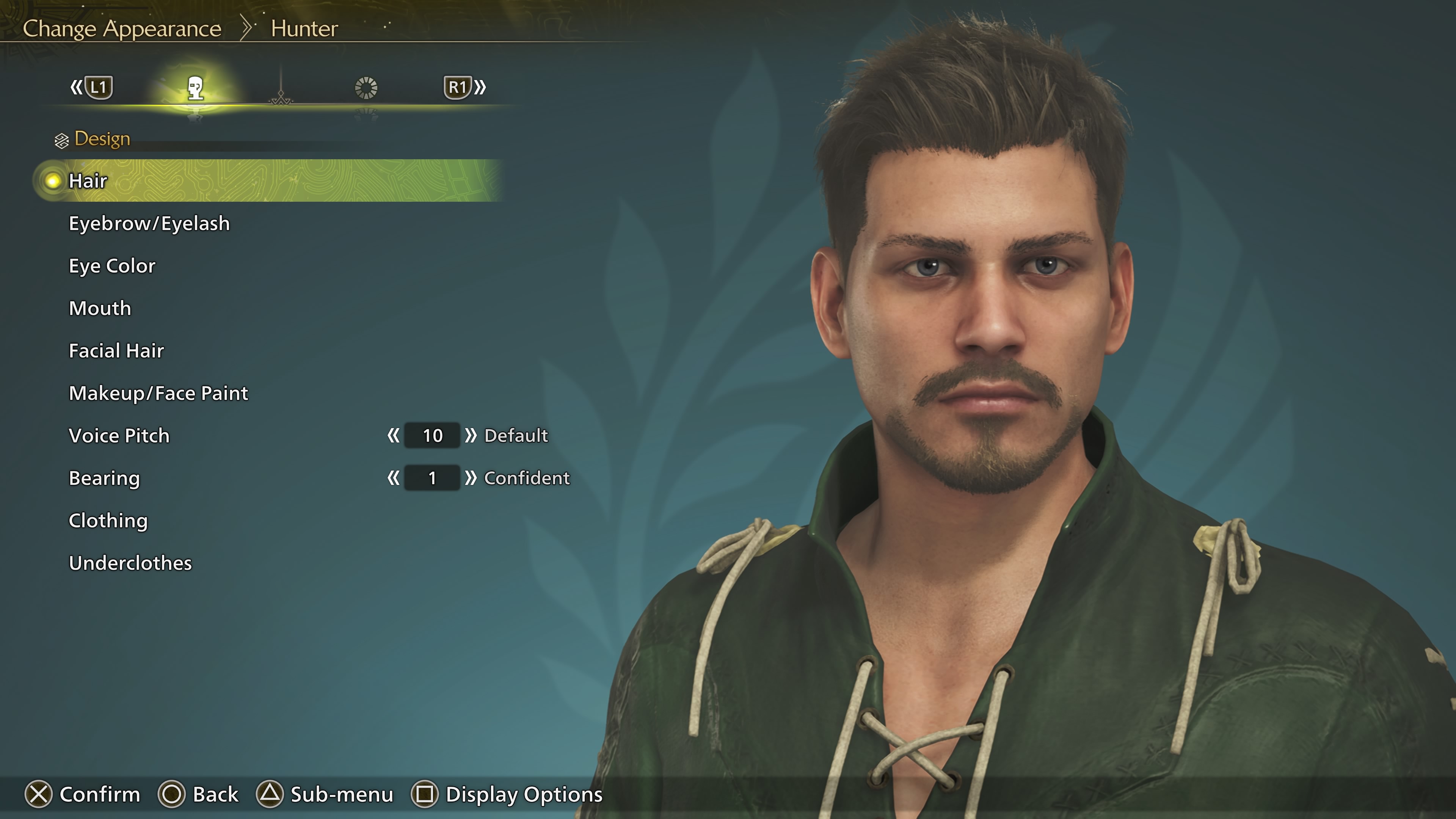Decrease Voice Pitch with left arrows
Screen dimensions: 1456x819
[x=394, y=435]
